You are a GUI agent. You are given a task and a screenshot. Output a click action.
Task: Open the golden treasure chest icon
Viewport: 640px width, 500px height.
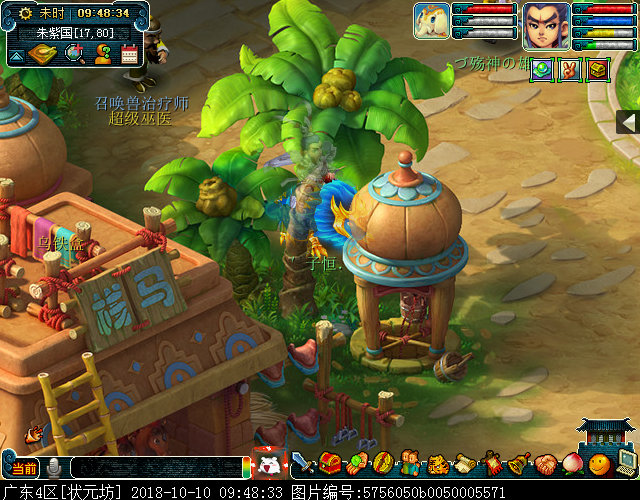(597, 69)
